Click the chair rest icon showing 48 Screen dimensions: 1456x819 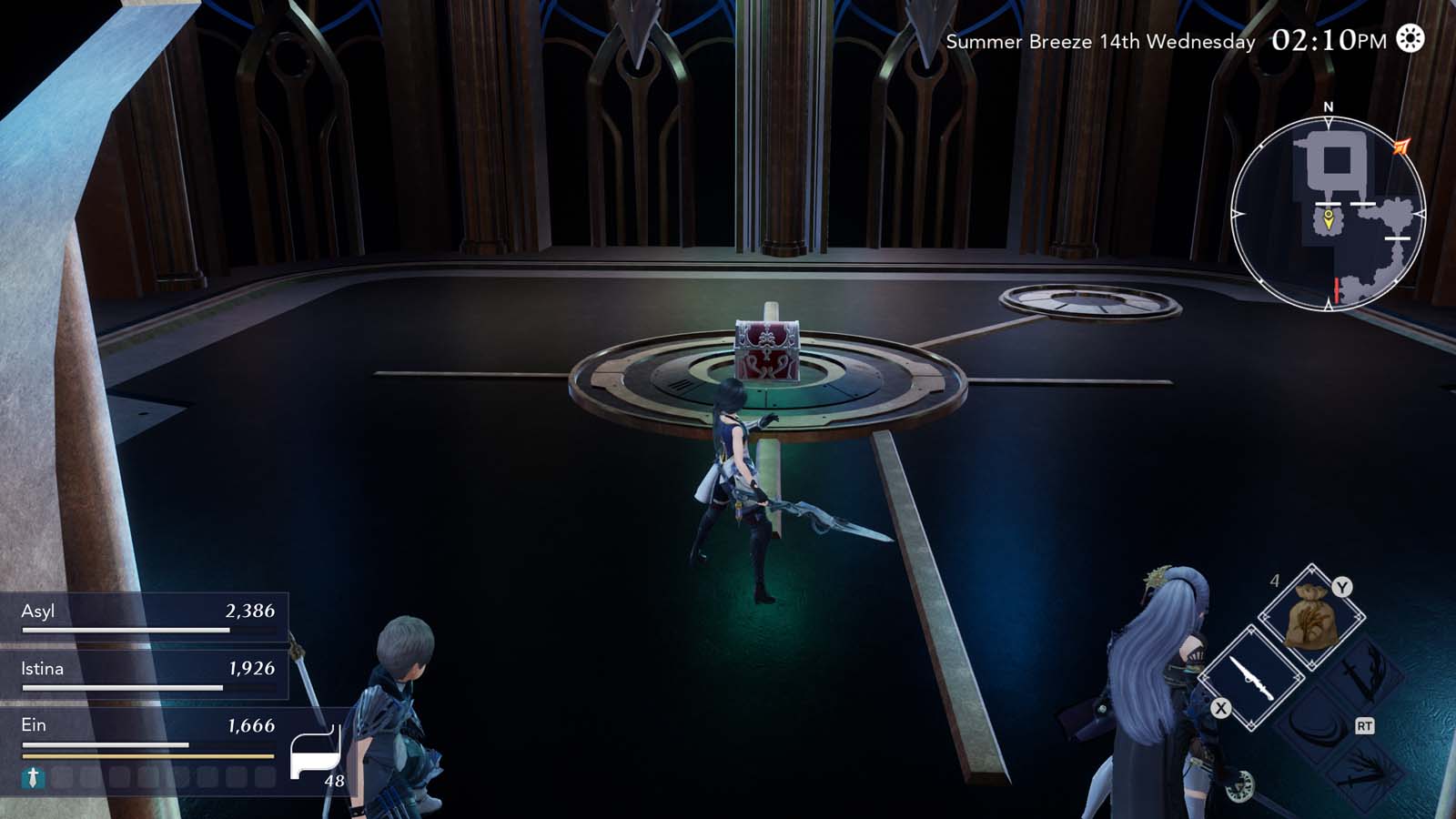(x=314, y=748)
